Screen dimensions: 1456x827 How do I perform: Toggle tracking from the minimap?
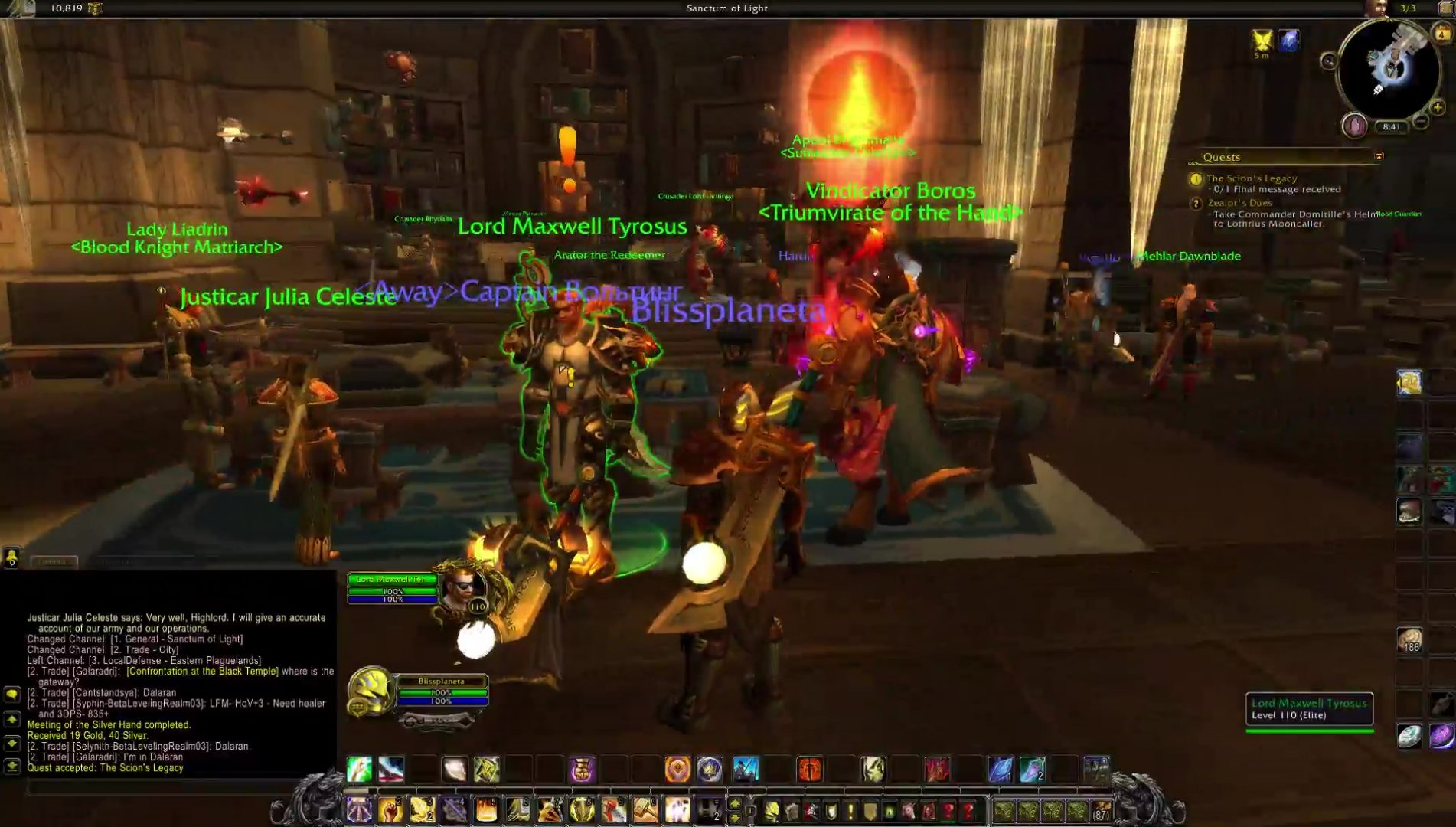[1330, 61]
